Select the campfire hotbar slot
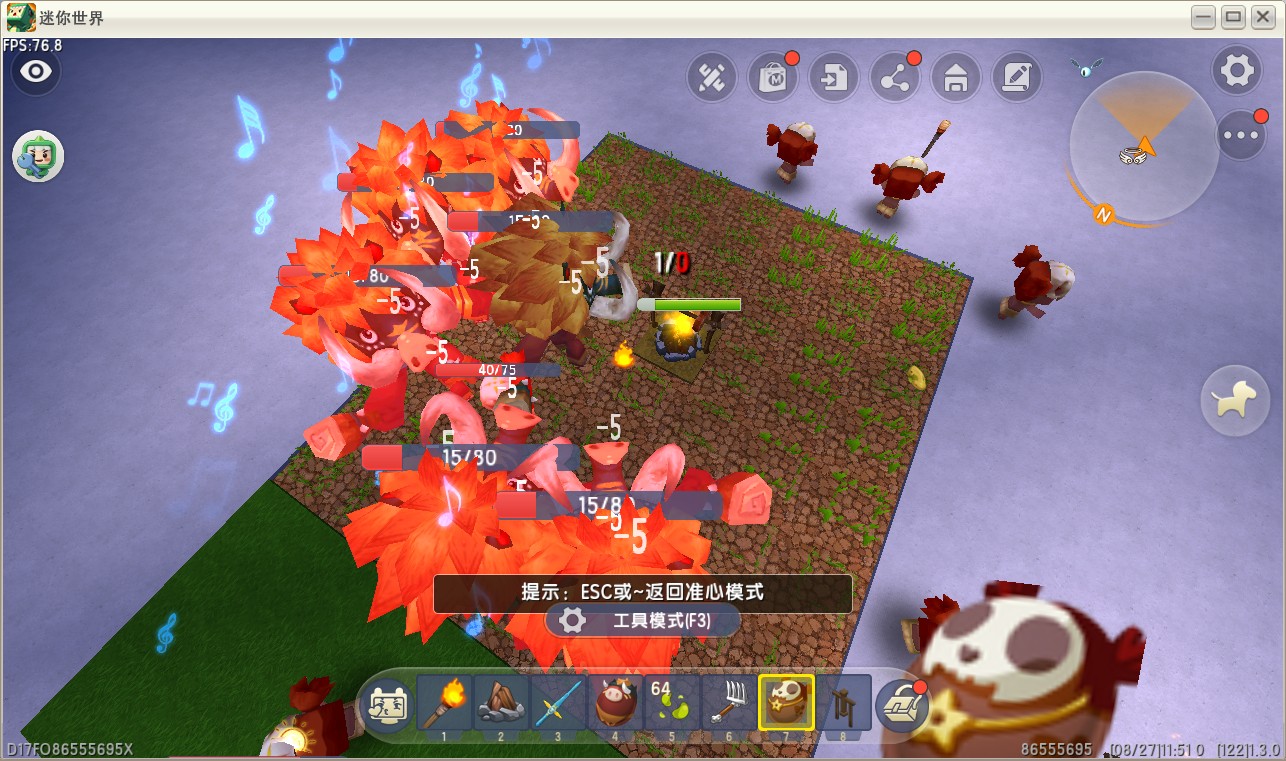Image resolution: width=1286 pixels, height=761 pixels. [501, 703]
